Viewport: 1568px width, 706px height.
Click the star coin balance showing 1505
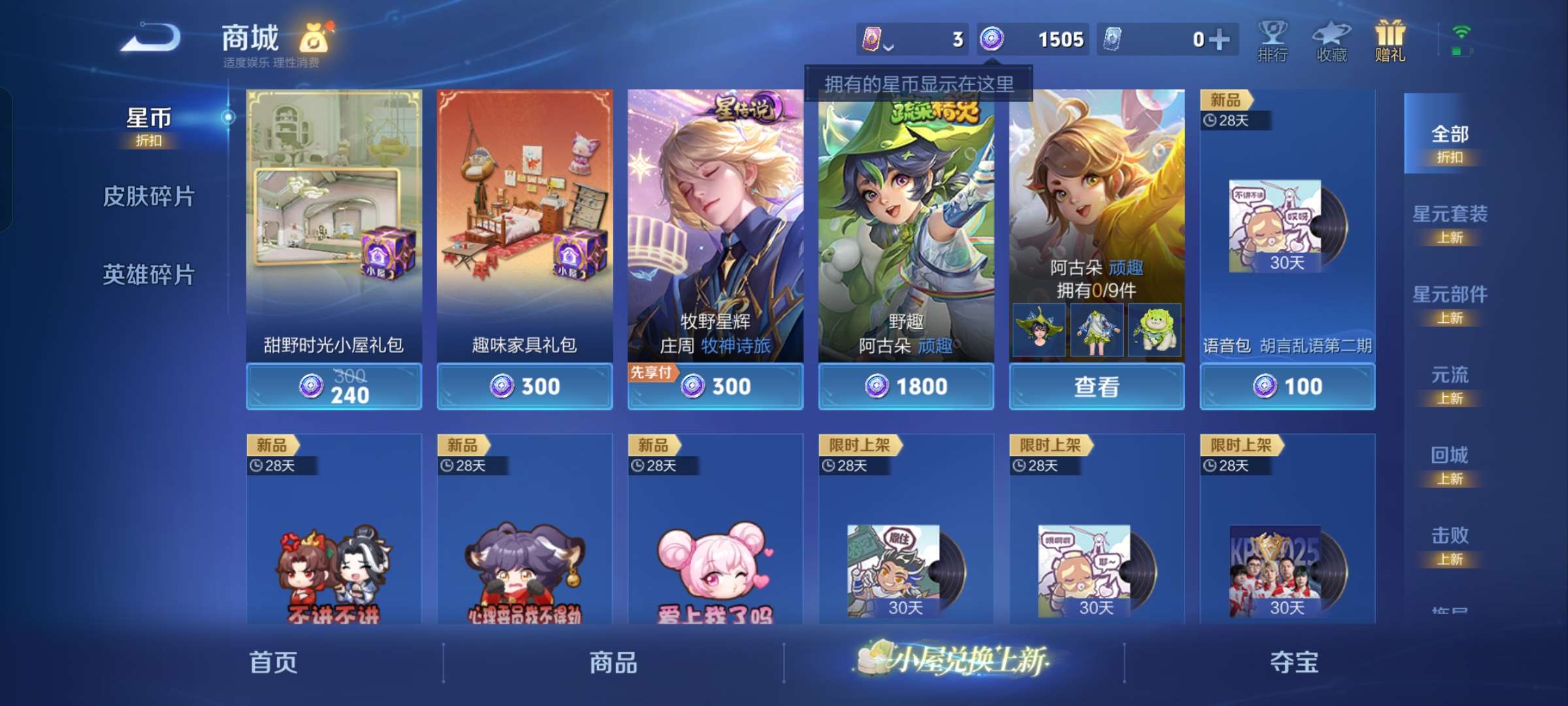1026,39
